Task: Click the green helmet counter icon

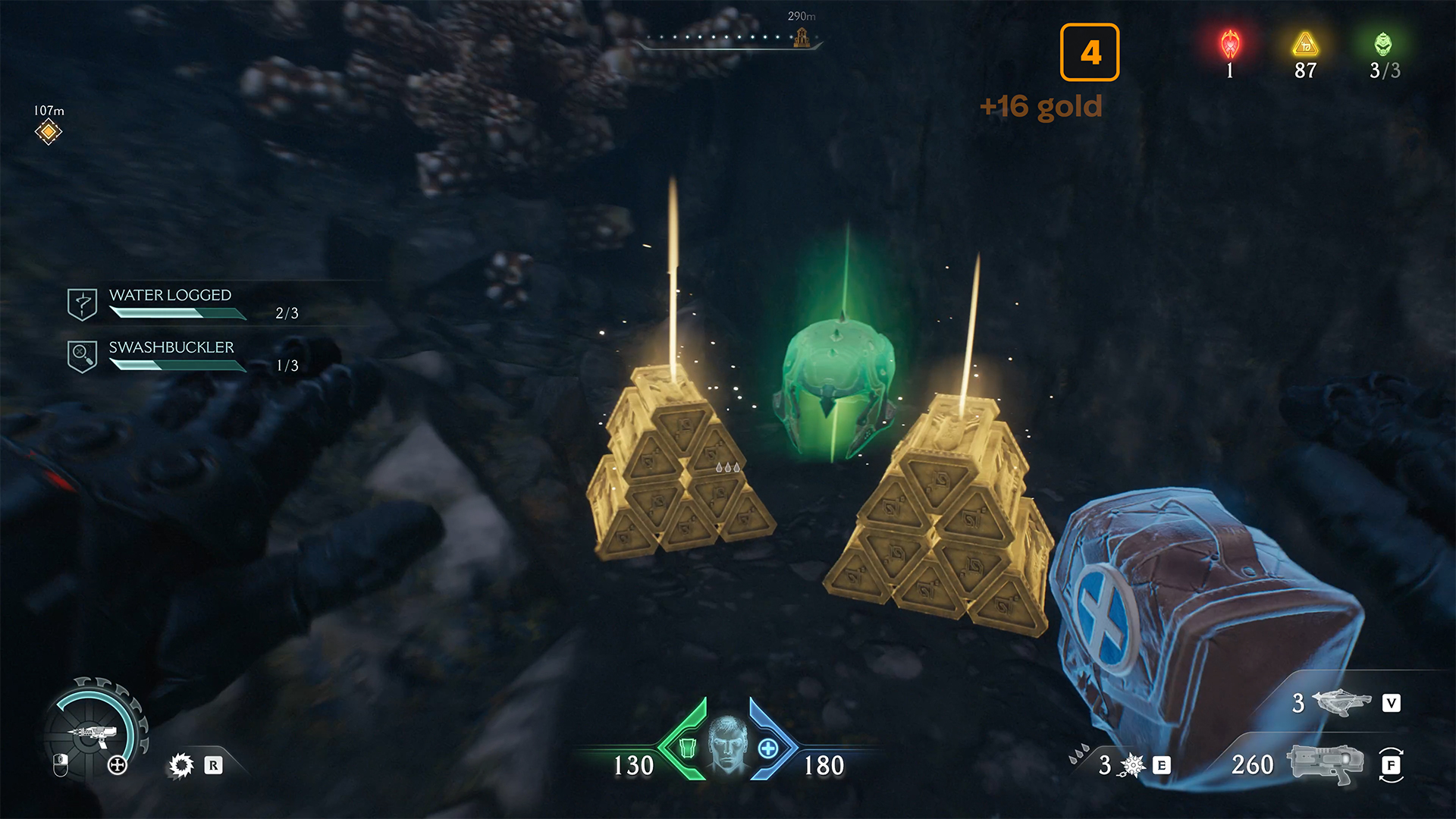Action: (x=1383, y=45)
